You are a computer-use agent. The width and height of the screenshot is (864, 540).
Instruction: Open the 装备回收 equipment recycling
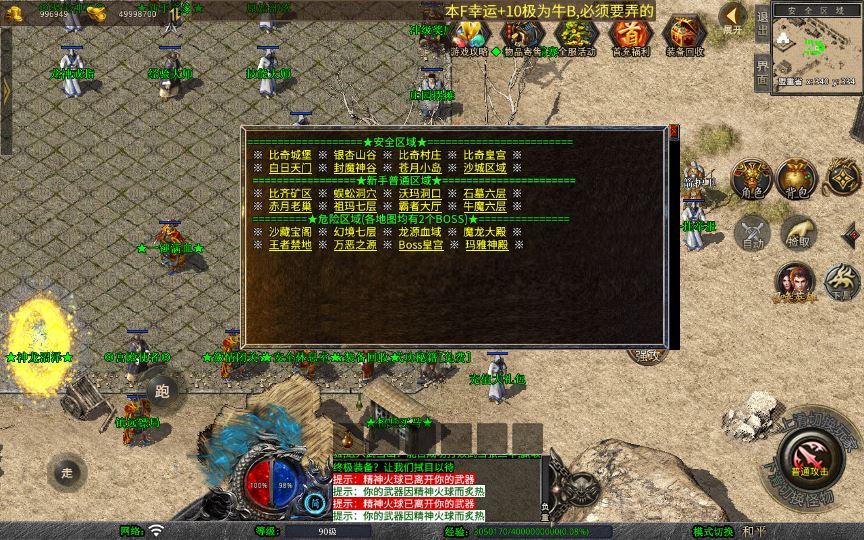pyautogui.click(x=684, y=37)
